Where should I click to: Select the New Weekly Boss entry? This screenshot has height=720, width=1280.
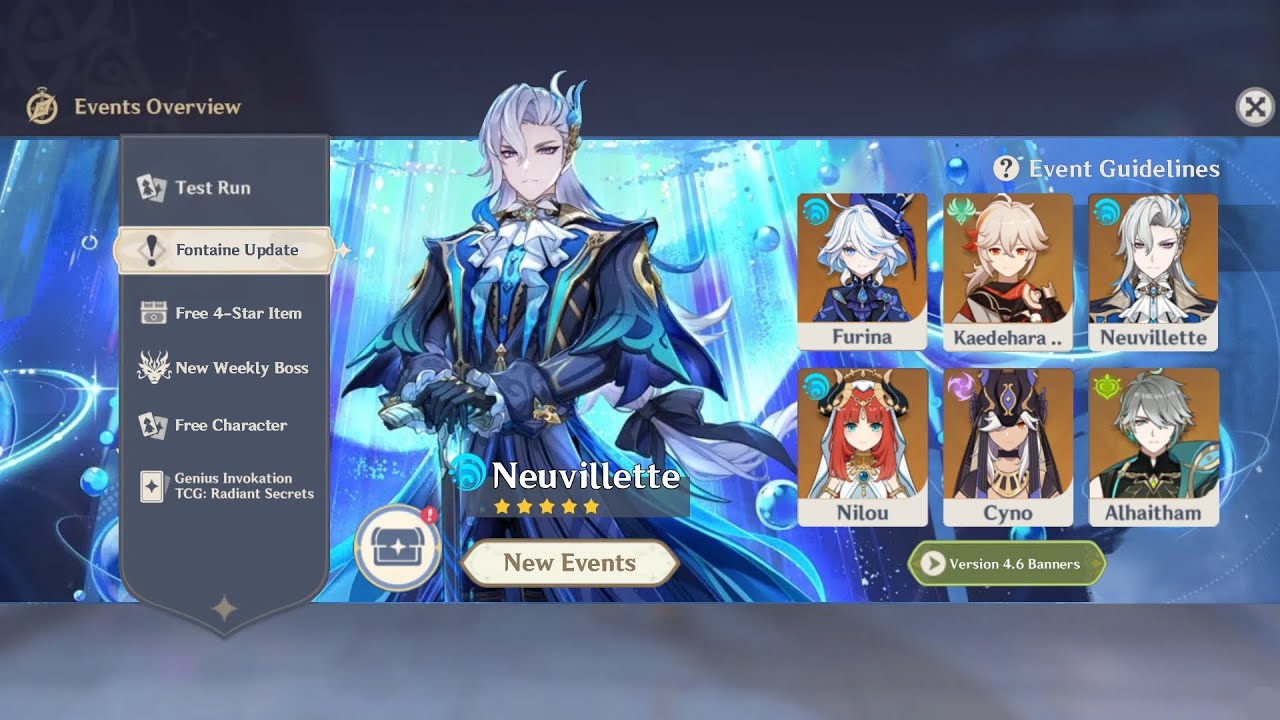240,368
